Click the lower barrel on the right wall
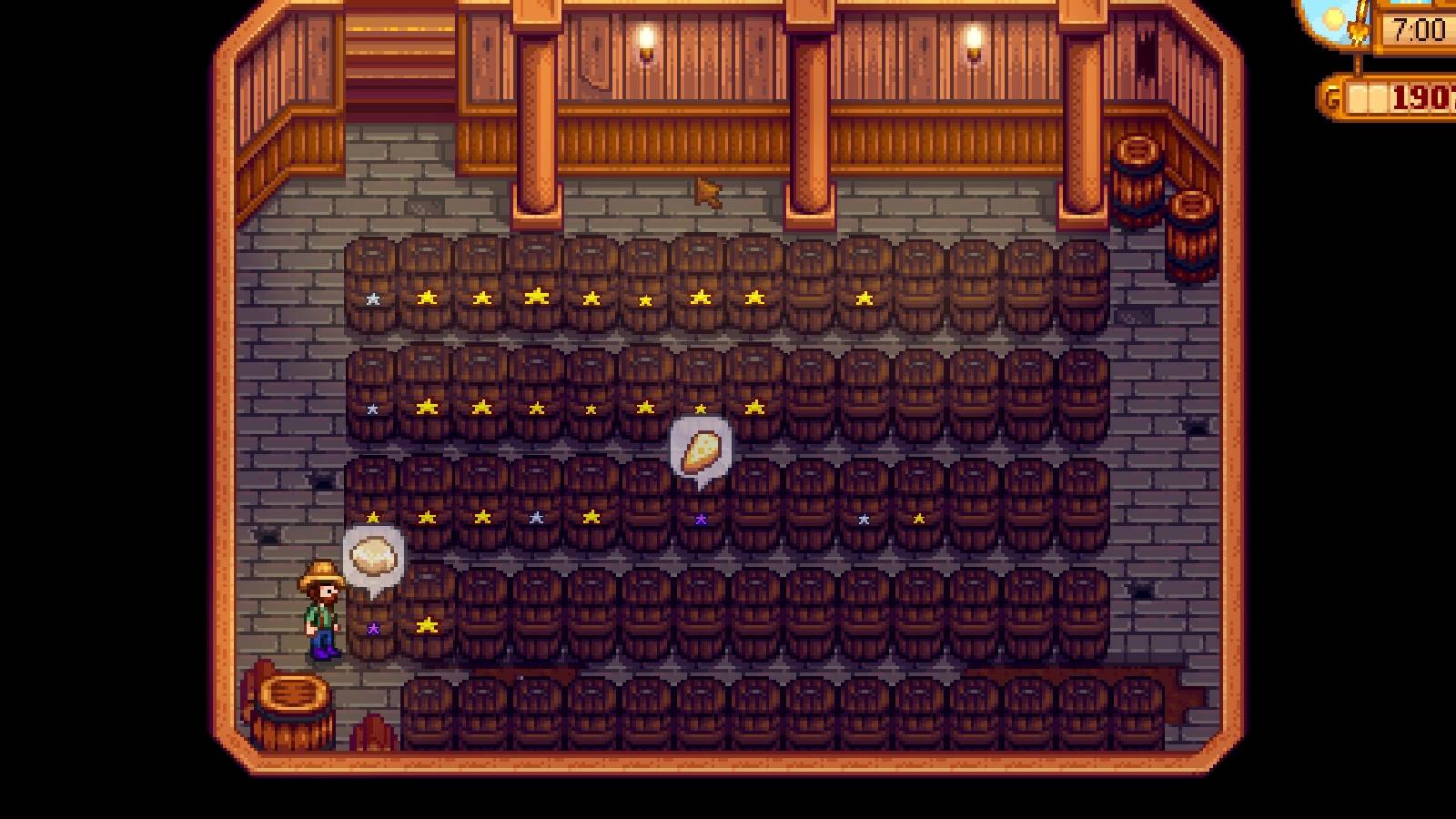The width and height of the screenshot is (1456, 819). coord(1190,226)
